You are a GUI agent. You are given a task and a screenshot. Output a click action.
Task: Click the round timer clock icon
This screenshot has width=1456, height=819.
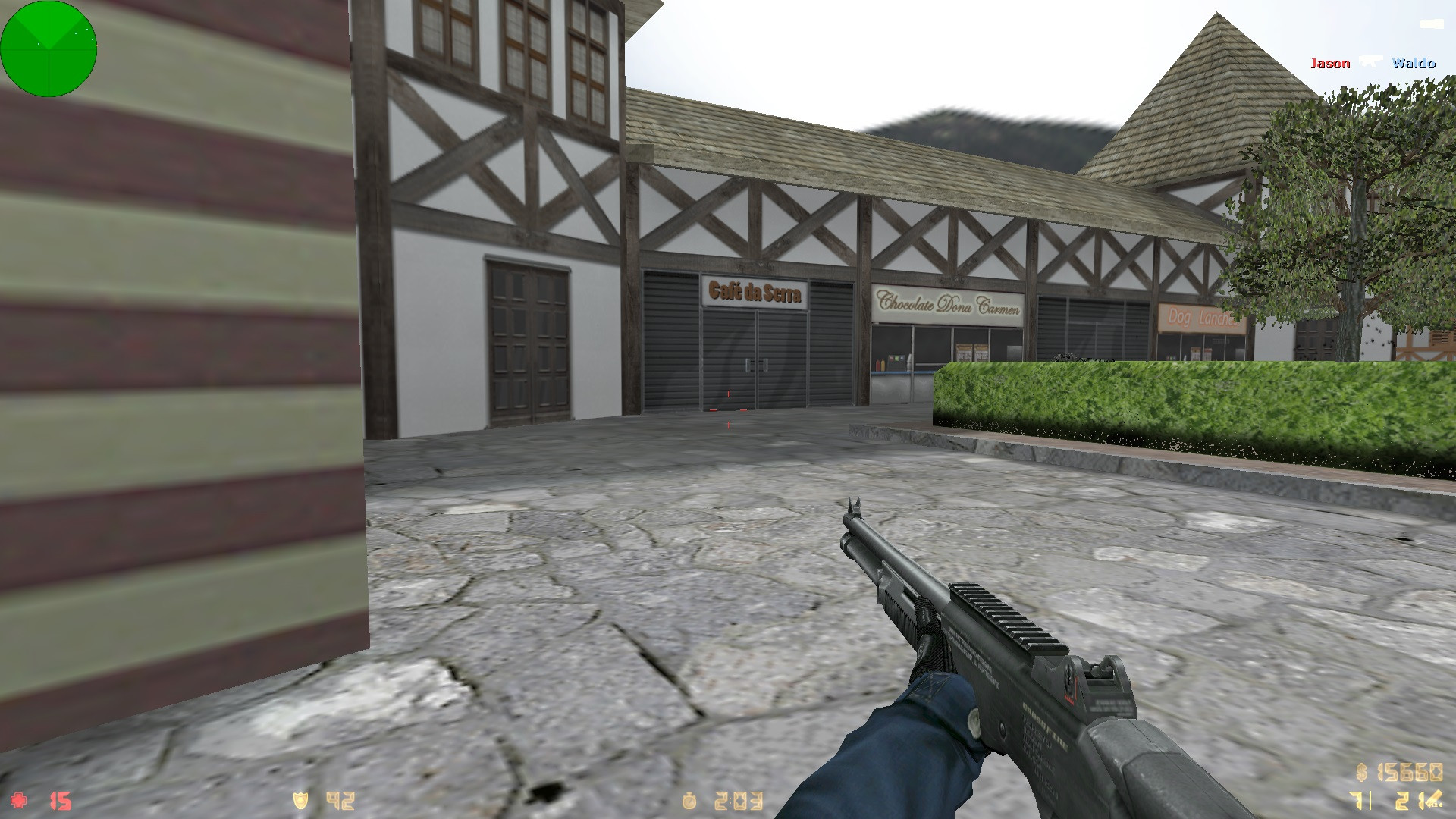[x=689, y=799]
